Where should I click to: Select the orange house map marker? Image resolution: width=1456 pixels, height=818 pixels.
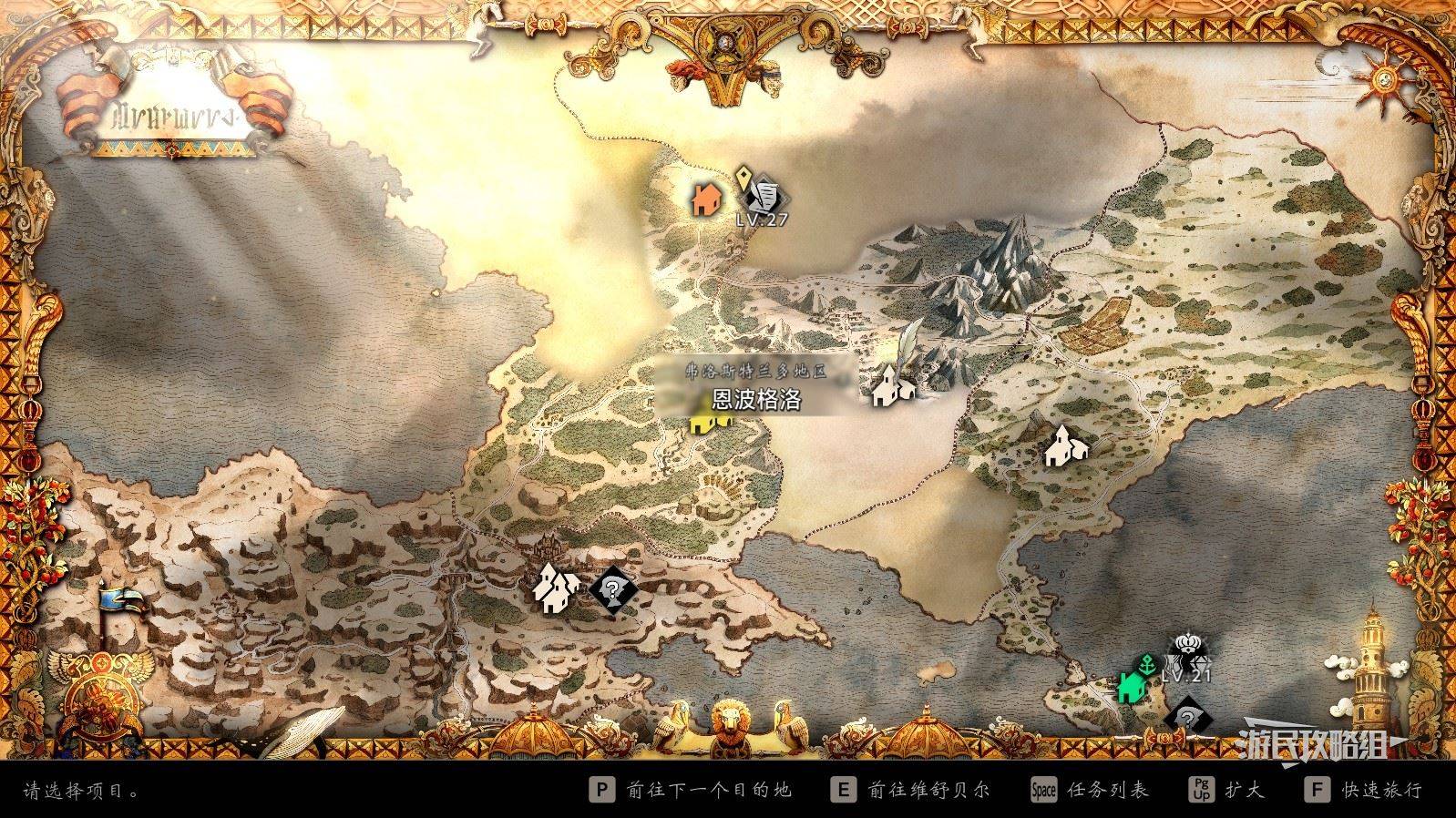tap(704, 198)
